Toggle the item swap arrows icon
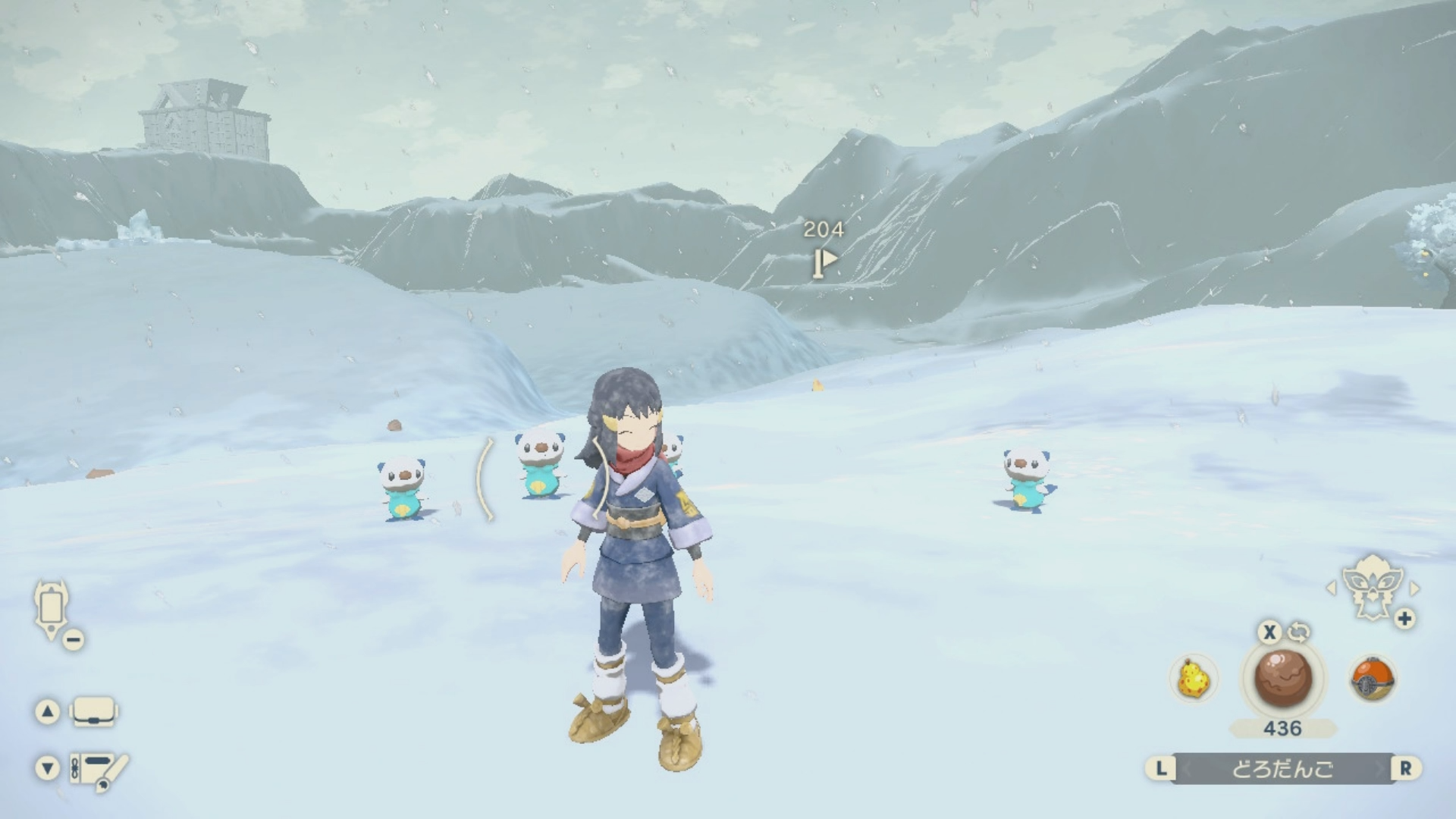 (1299, 632)
